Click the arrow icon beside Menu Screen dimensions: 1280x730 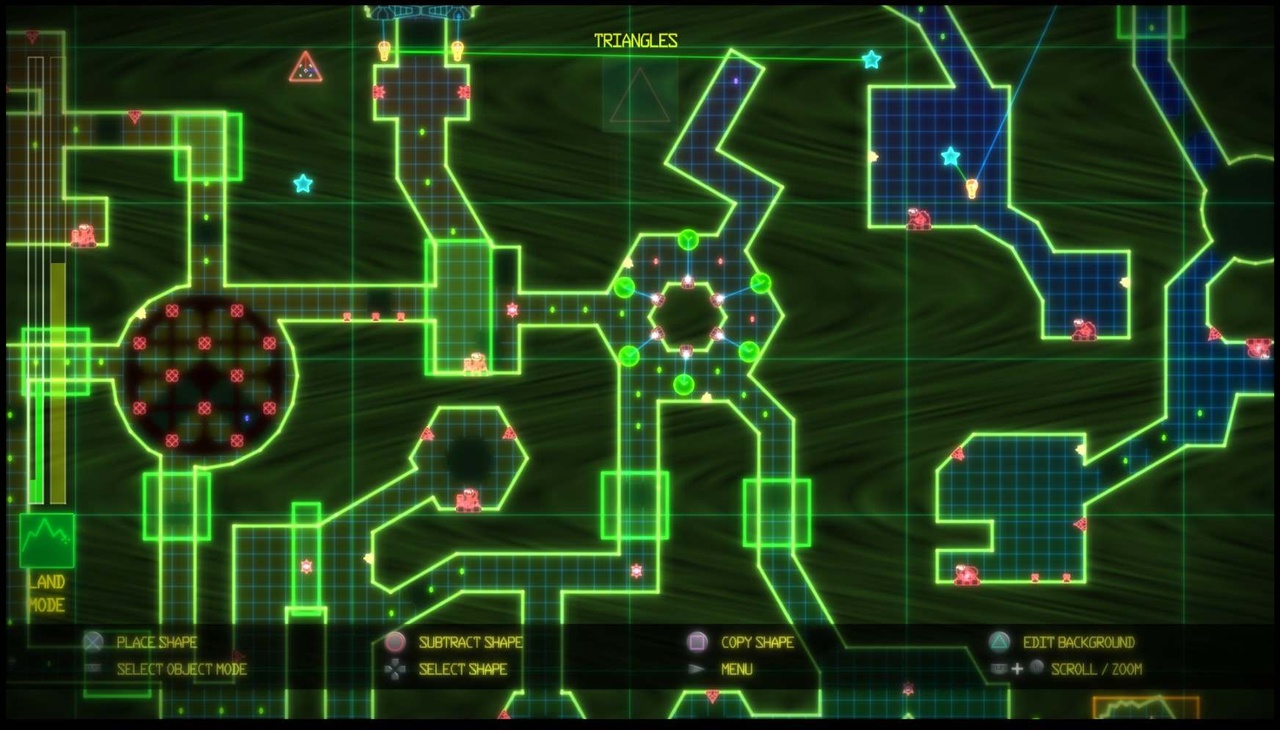pyautogui.click(x=698, y=668)
